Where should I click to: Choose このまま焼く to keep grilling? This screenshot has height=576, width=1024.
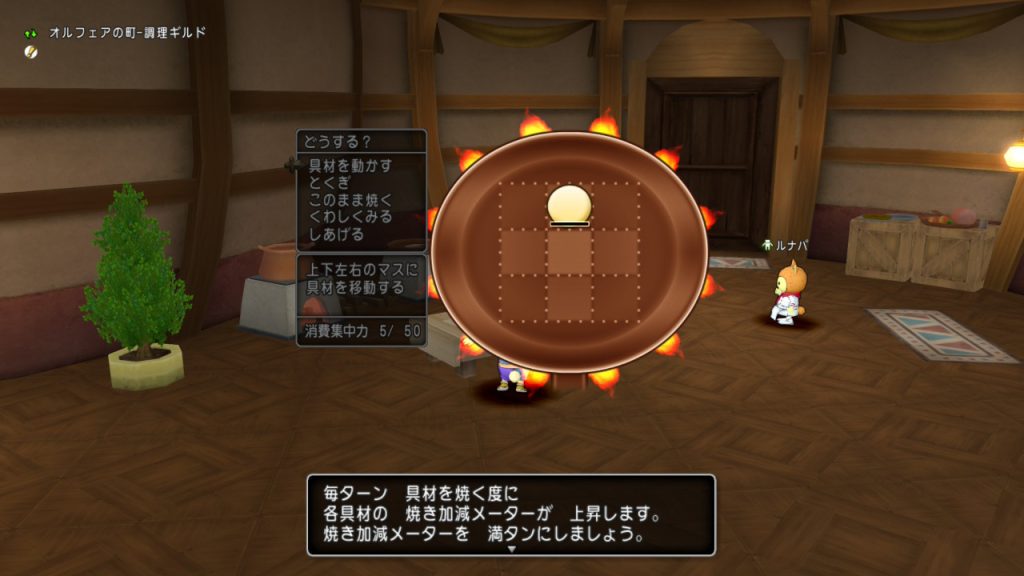pos(351,199)
